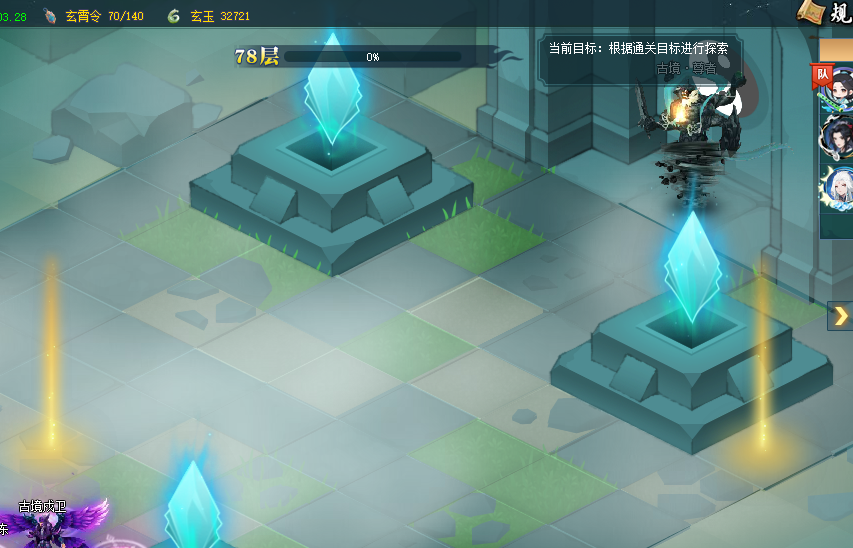Open the current objective tracker panel
This screenshot has width=853, height=548.
tap(636, 57)
